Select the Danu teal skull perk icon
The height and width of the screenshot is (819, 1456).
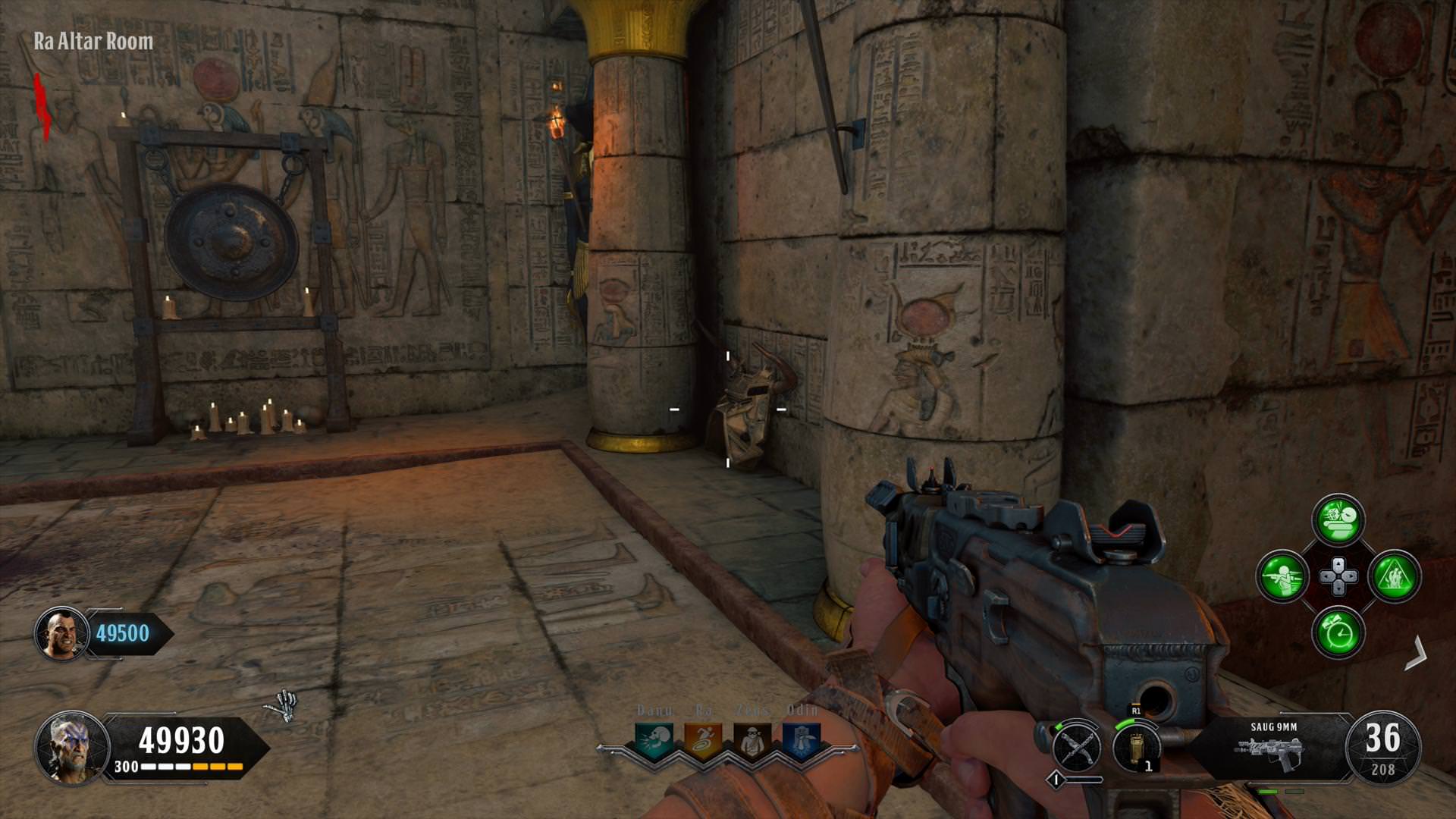coord(654,740)
